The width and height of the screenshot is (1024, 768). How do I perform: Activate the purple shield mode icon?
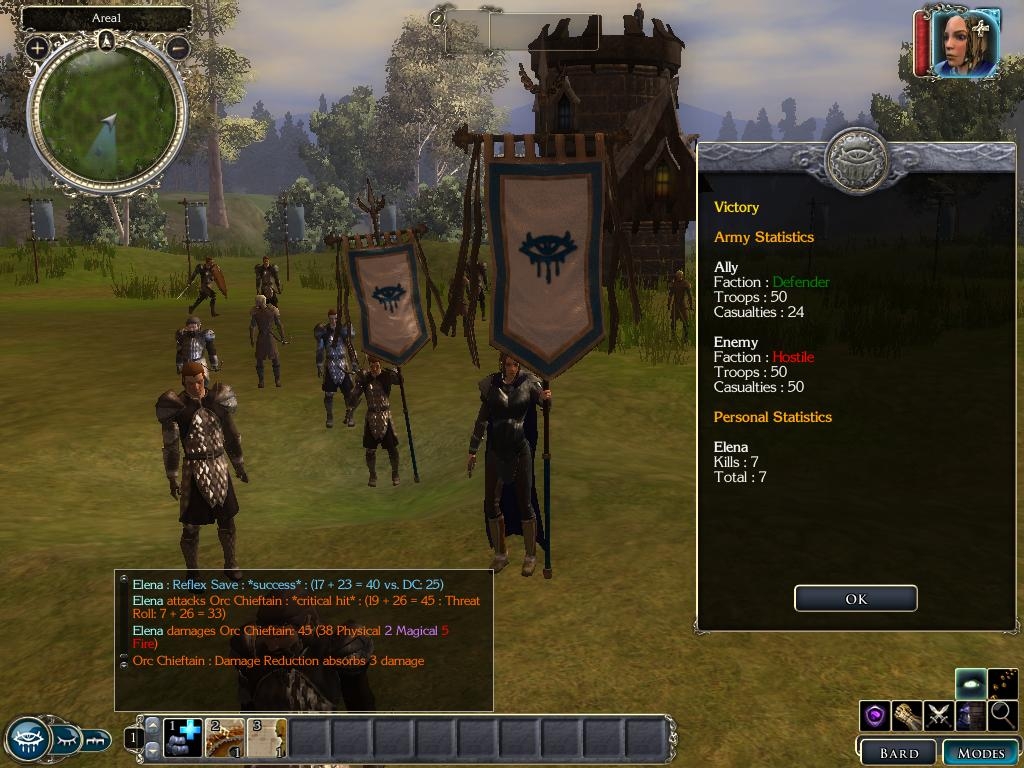[x=875, y=715]
